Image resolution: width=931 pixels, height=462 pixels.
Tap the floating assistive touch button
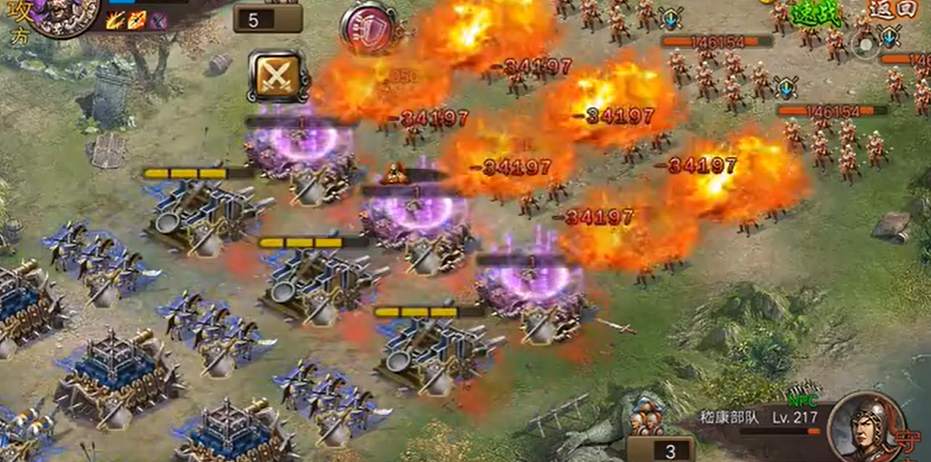(x=867, y=43)
